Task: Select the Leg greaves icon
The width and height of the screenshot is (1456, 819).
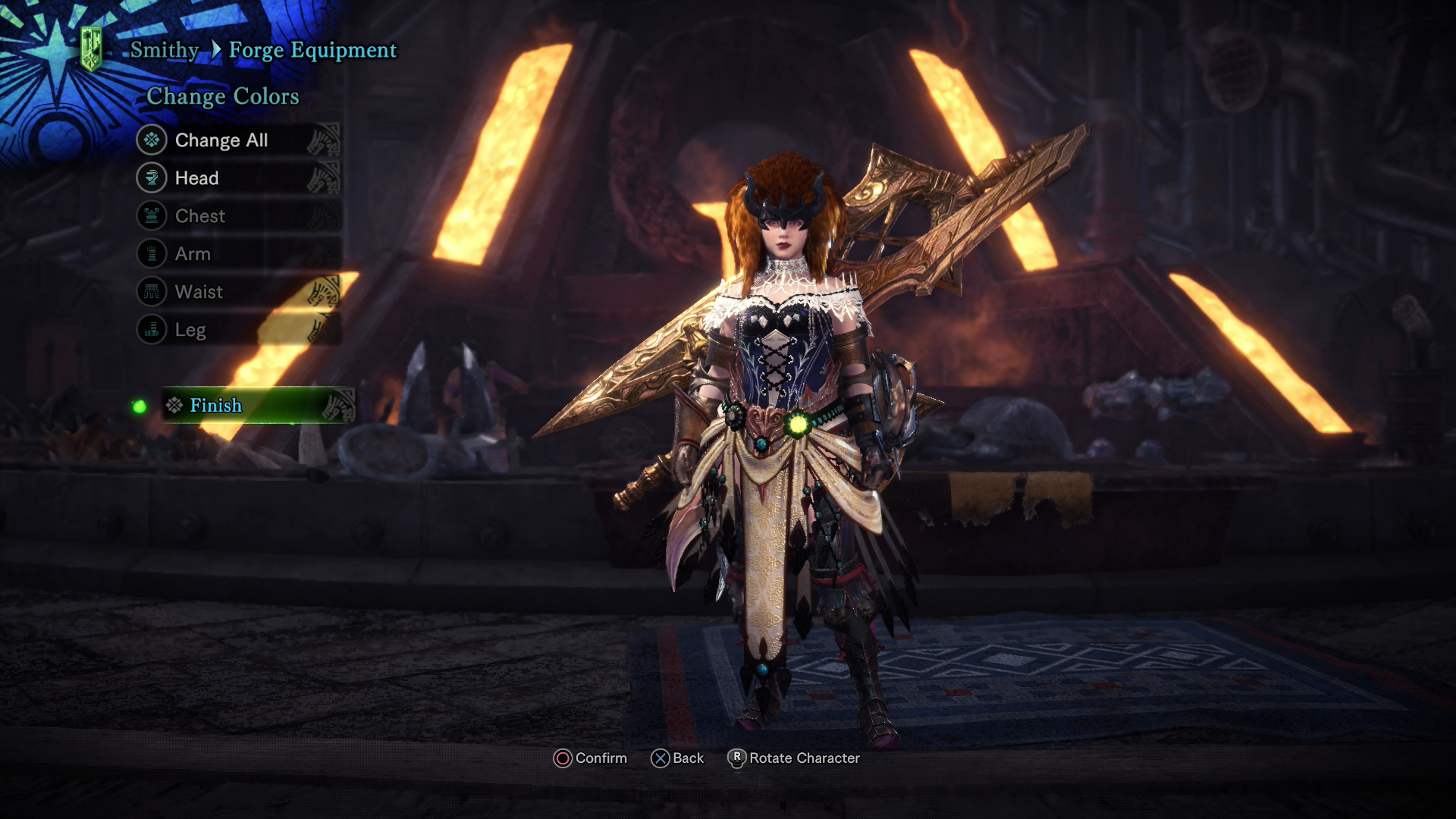Action: (x=152, y=330)
